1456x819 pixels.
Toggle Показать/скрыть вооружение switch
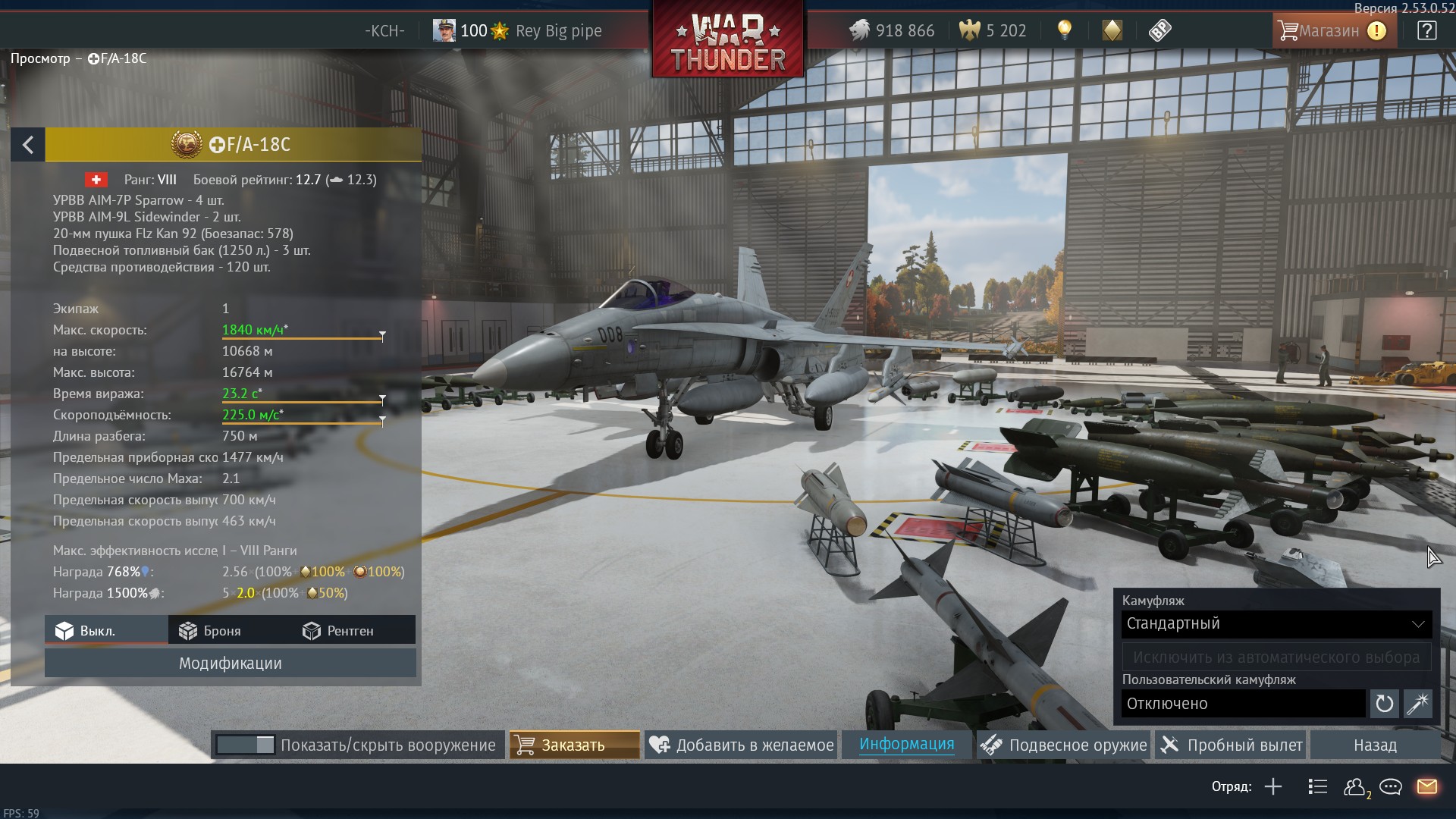(x=245, y=745)
